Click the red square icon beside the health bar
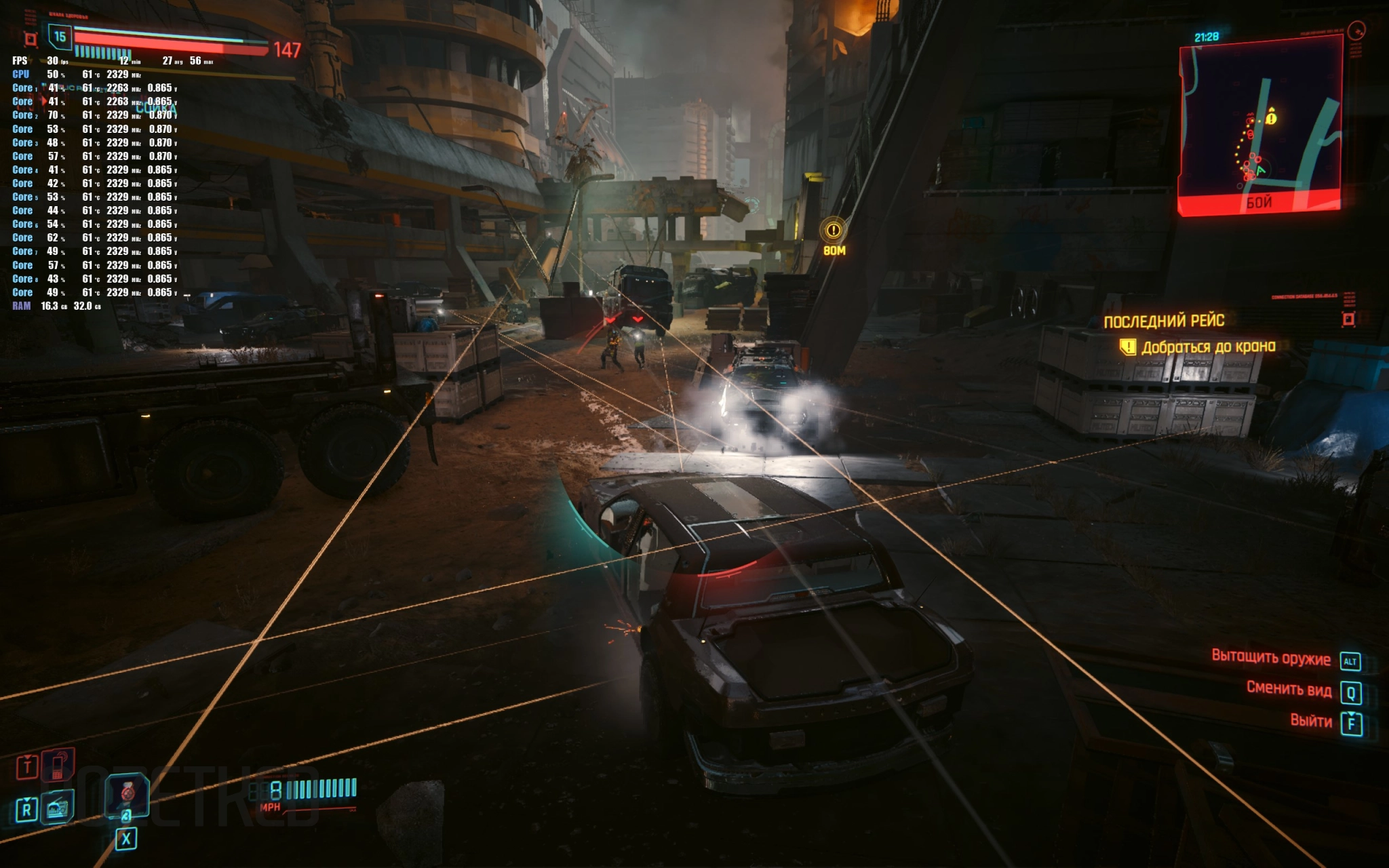This screenshot has width=1389, height=868. tap(31, 39)
